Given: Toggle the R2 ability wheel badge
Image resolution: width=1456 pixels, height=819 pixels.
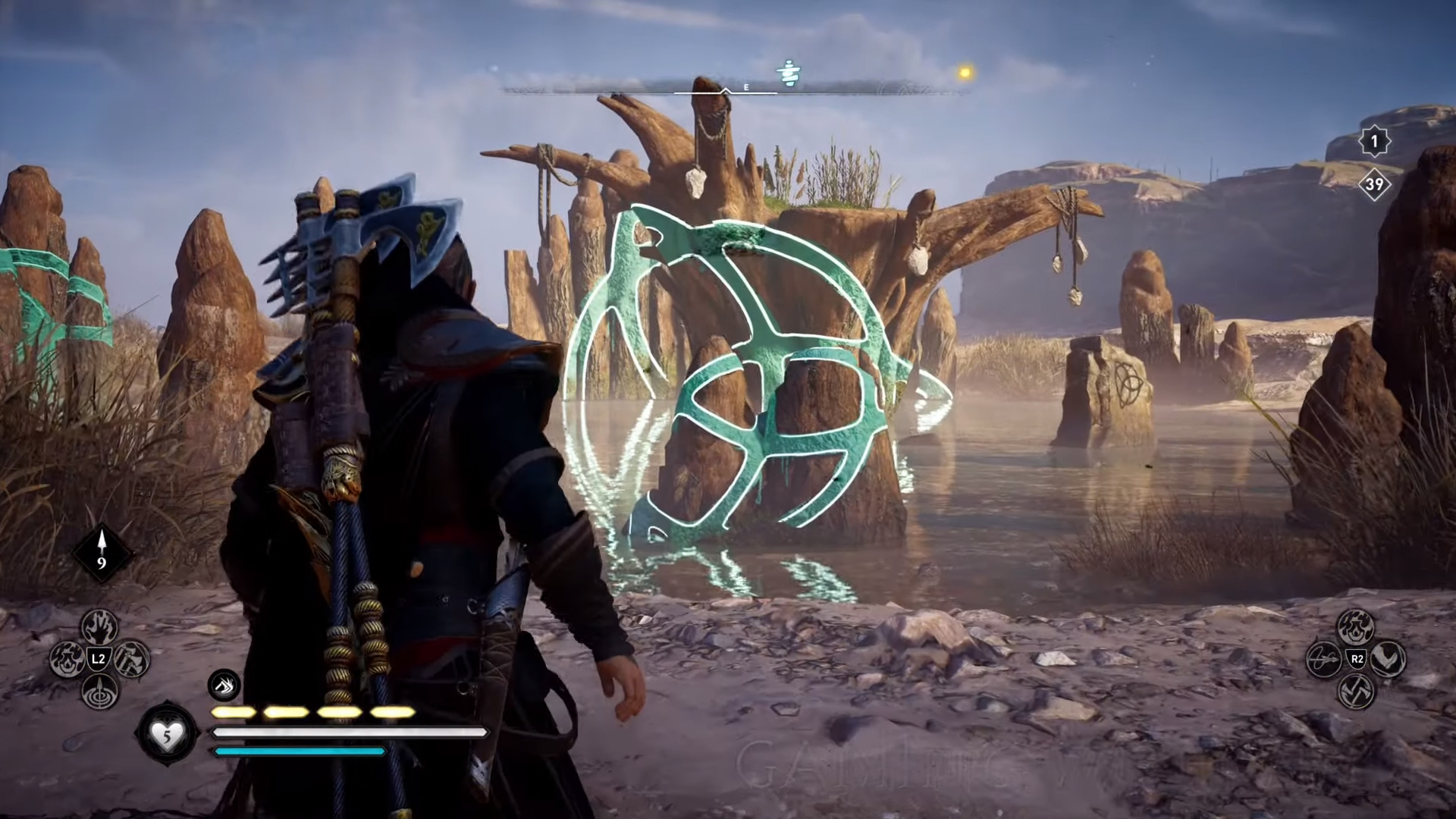Looking at the screenshot, I should pos(1356,658).
